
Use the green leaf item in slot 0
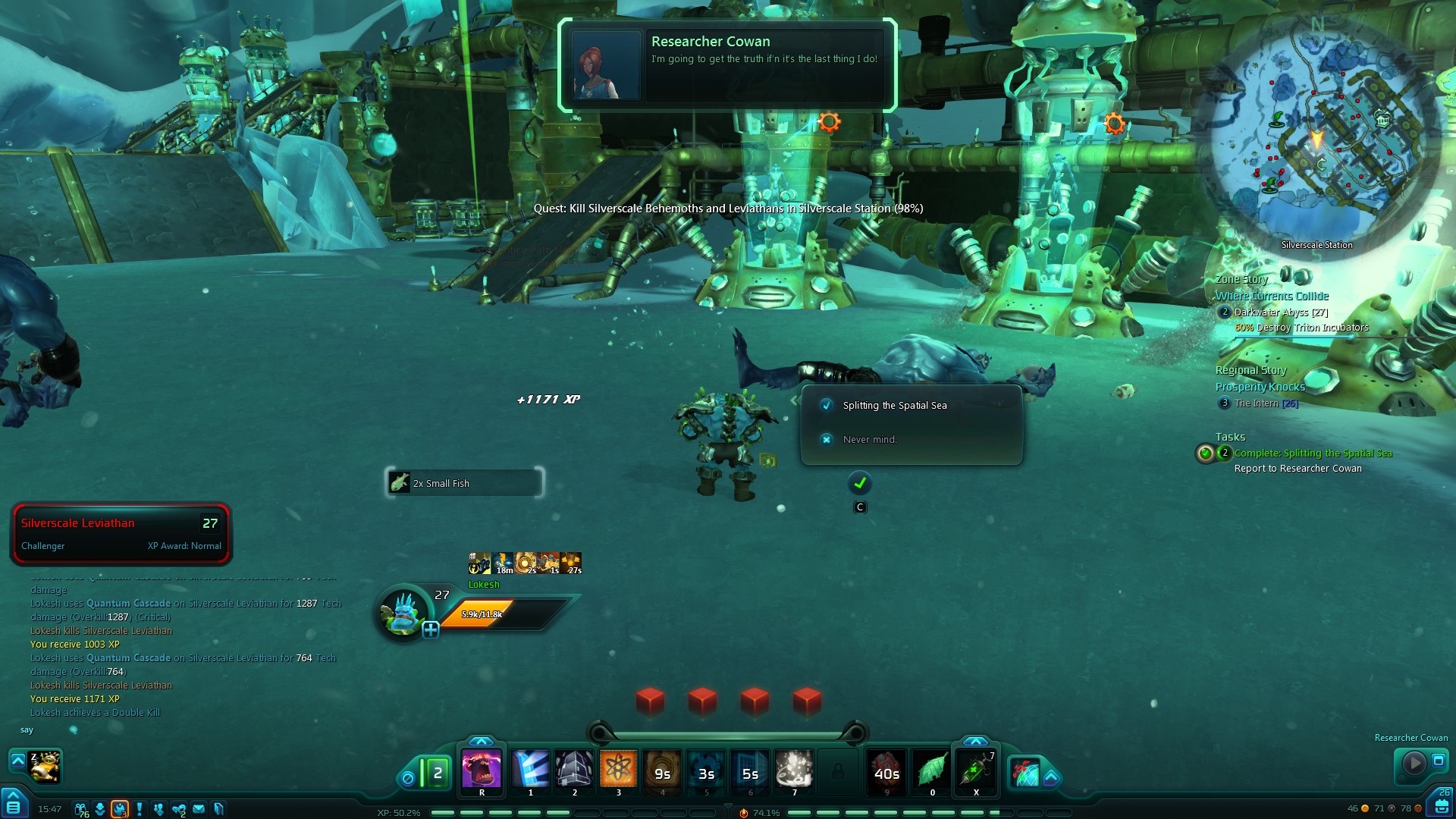click(x=932, y=770)
